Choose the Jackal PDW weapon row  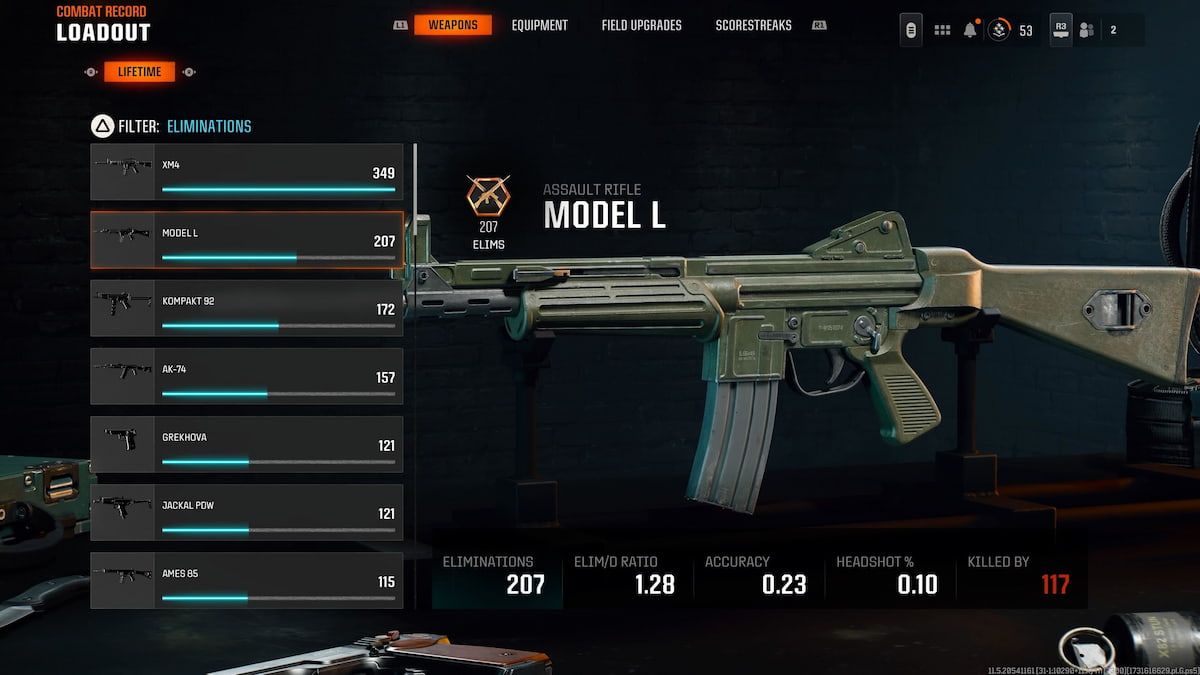[247, 512]
